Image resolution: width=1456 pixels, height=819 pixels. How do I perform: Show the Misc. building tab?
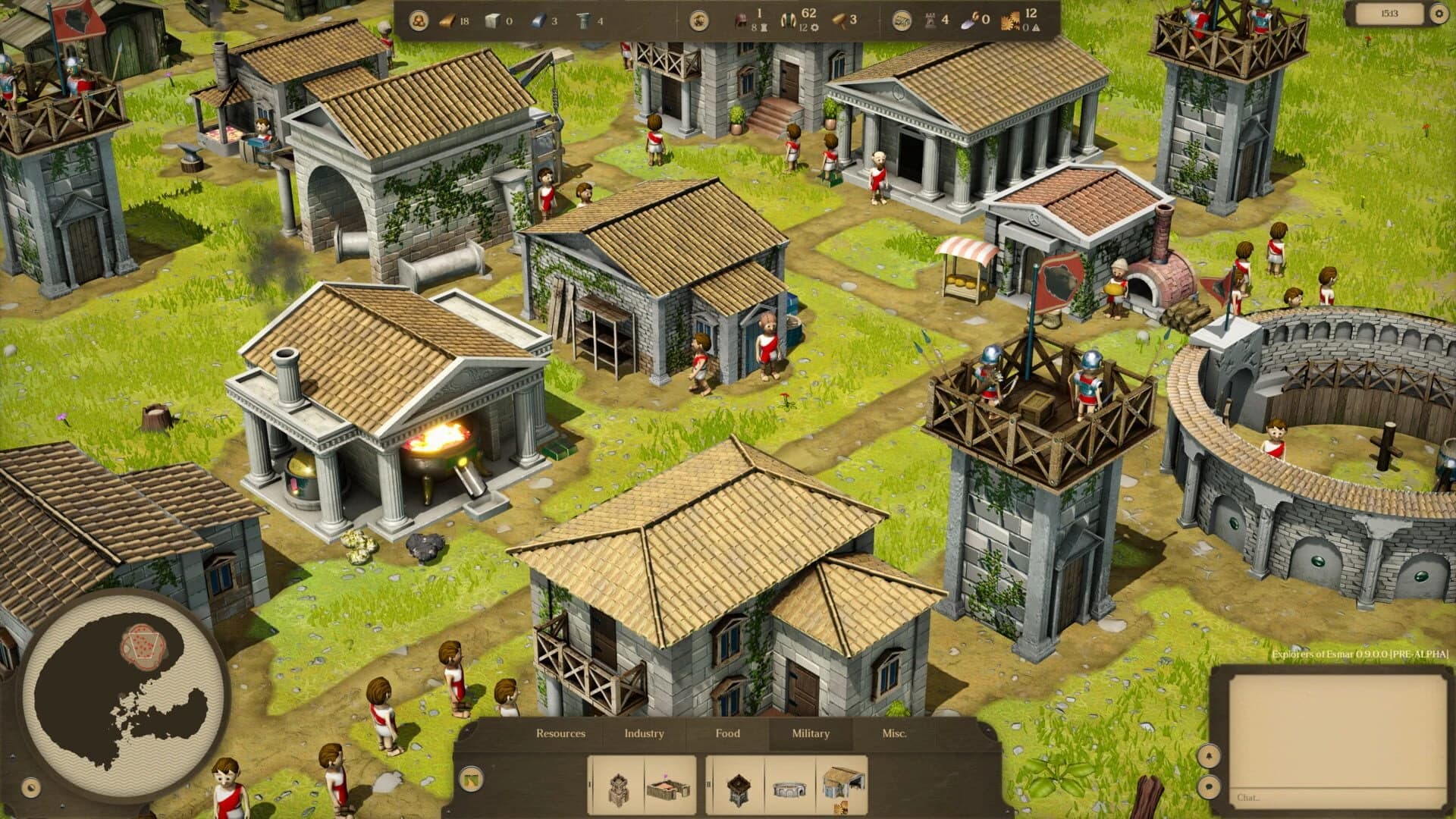(894, 733)
